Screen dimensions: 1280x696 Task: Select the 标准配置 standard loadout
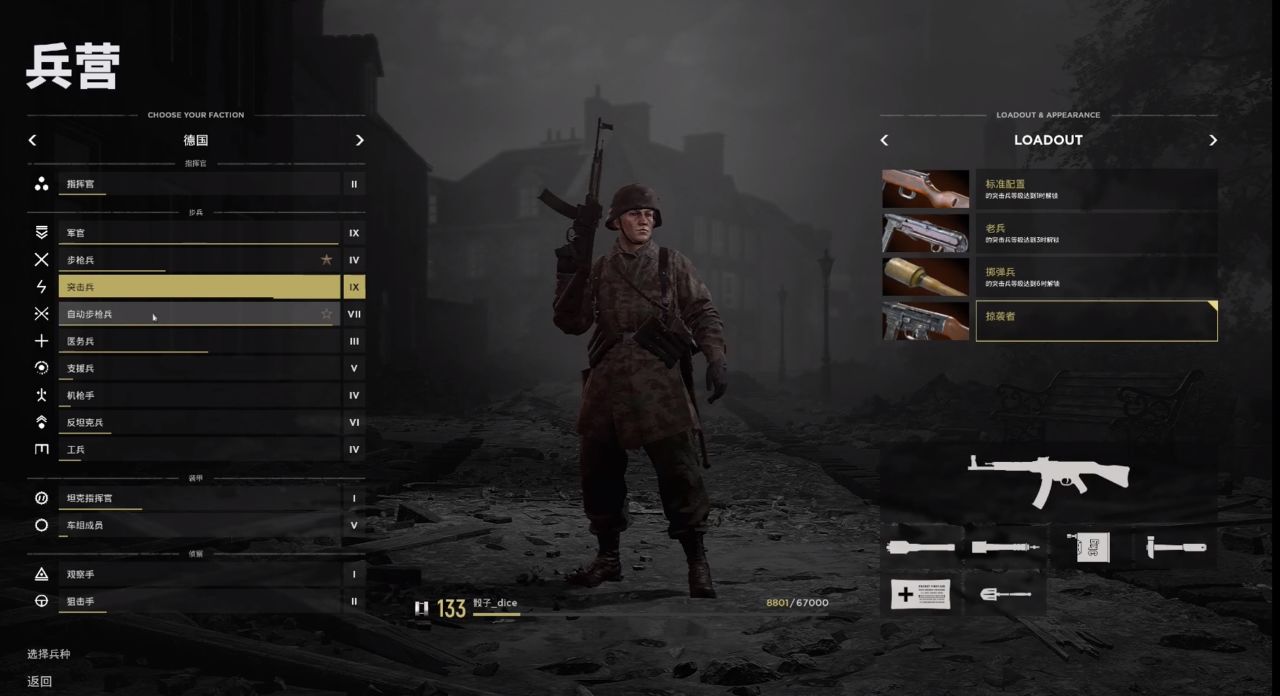pos(1096,189)
